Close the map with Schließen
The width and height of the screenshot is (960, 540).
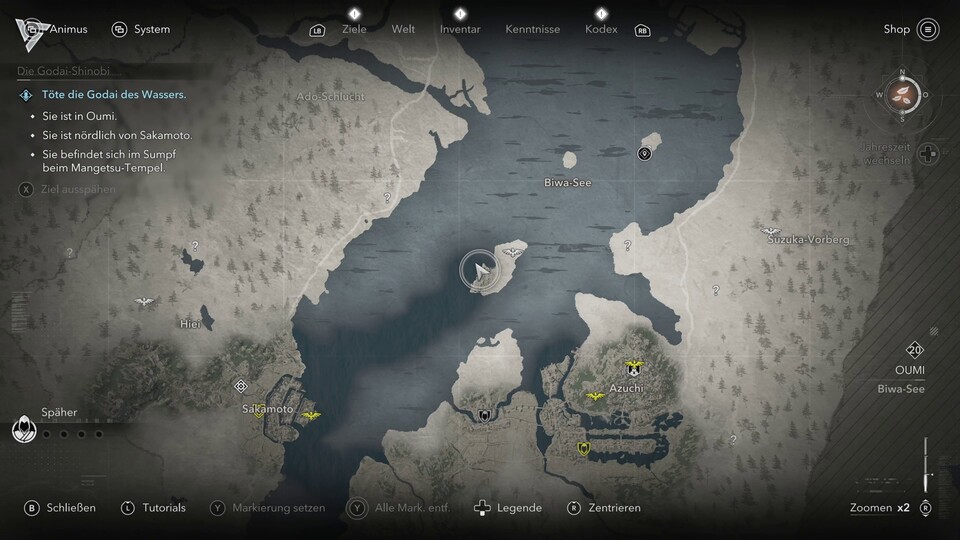pyautogui.click(x=61, y=508)
